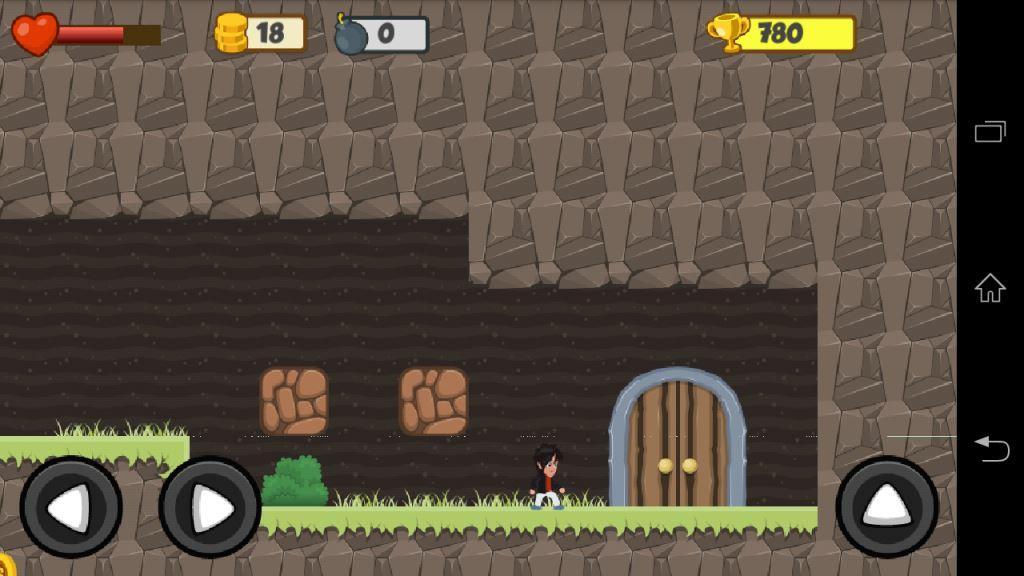The height and width of the screenshot is (576, 1024).
Task: Hit the jump up-arrow button
Action: 887,507
